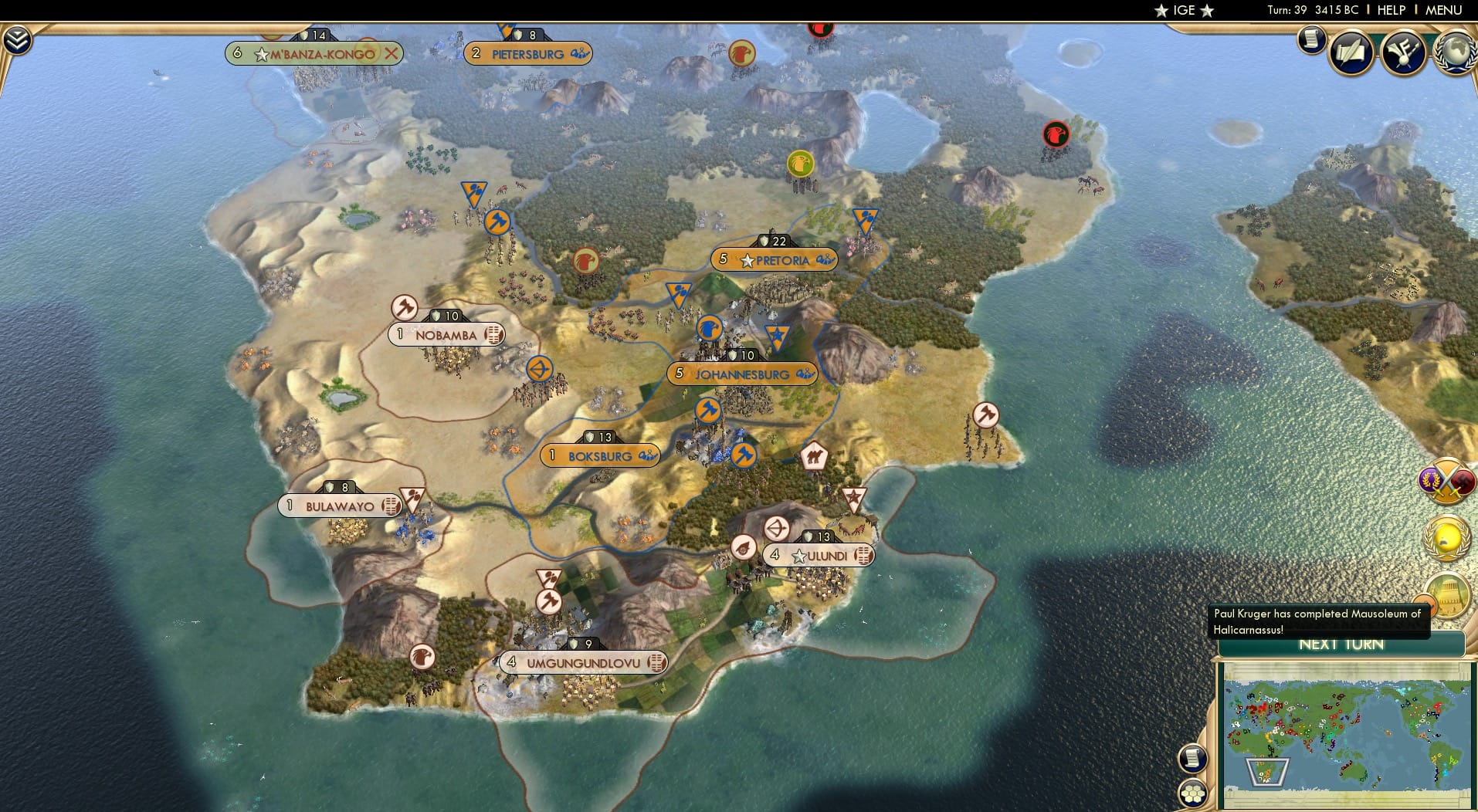The height and width of the screenshot is (812, 1478).
Task: Open the game log scroll beside the minimap
Action: (1193, 758)
